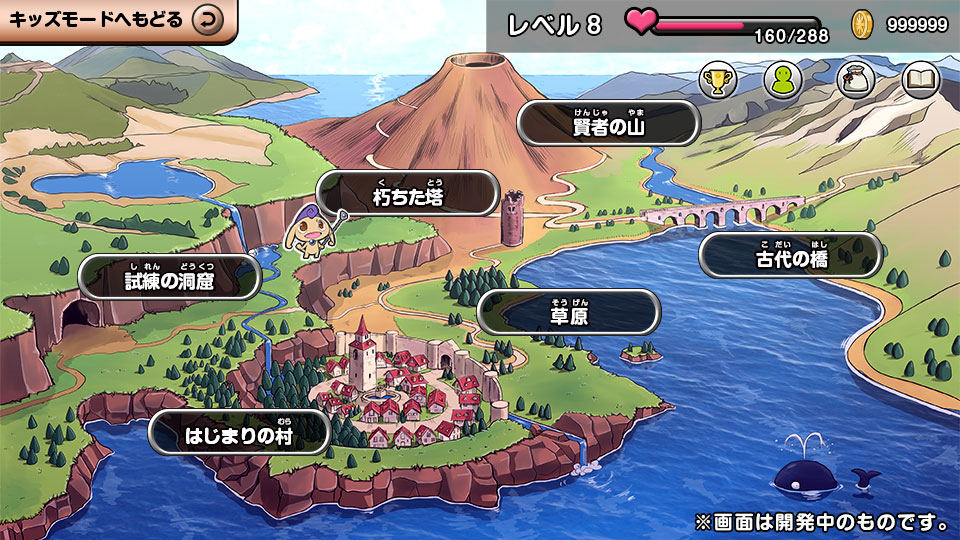Image resolution: width=960 pixels, height=540 pixels.
Task: Travel to 古代の橋 on the map
Action: click(791, 256)
